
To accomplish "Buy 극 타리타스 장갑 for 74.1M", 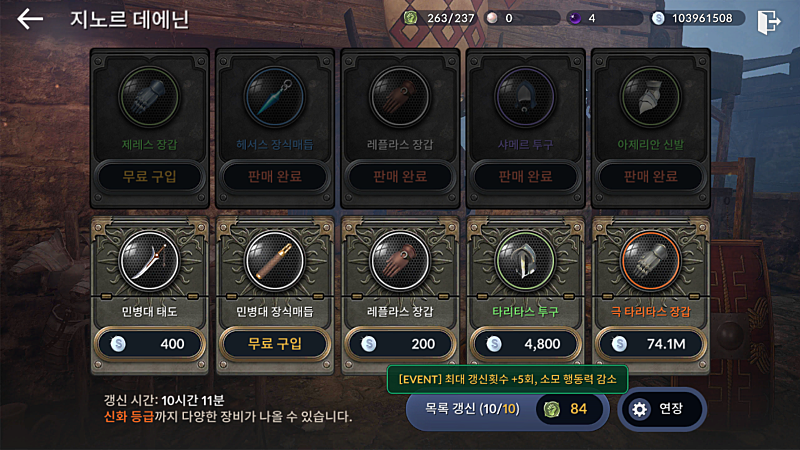I will [x=651, y=343].
